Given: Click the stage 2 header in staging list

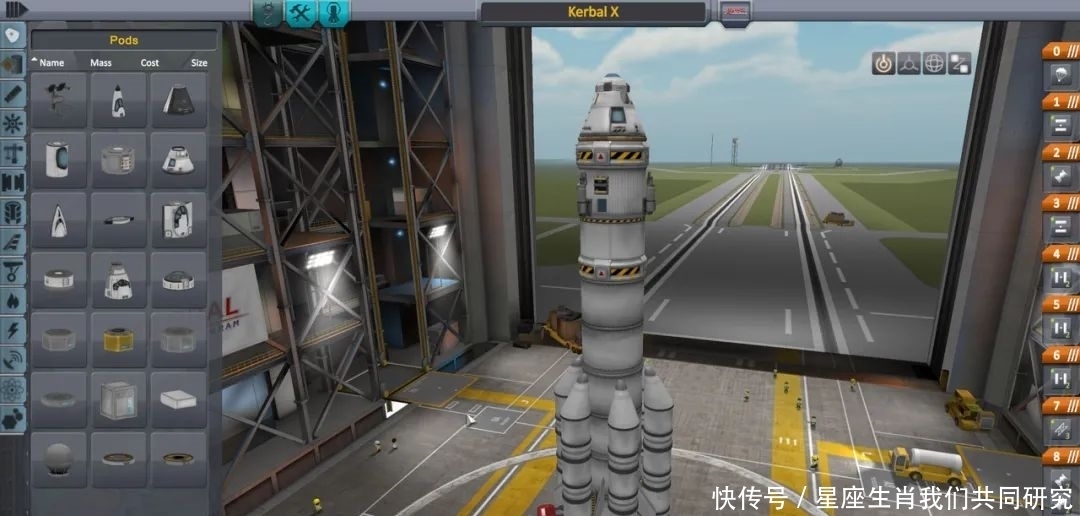Looking at the screenshot, I should (1058, 152).
